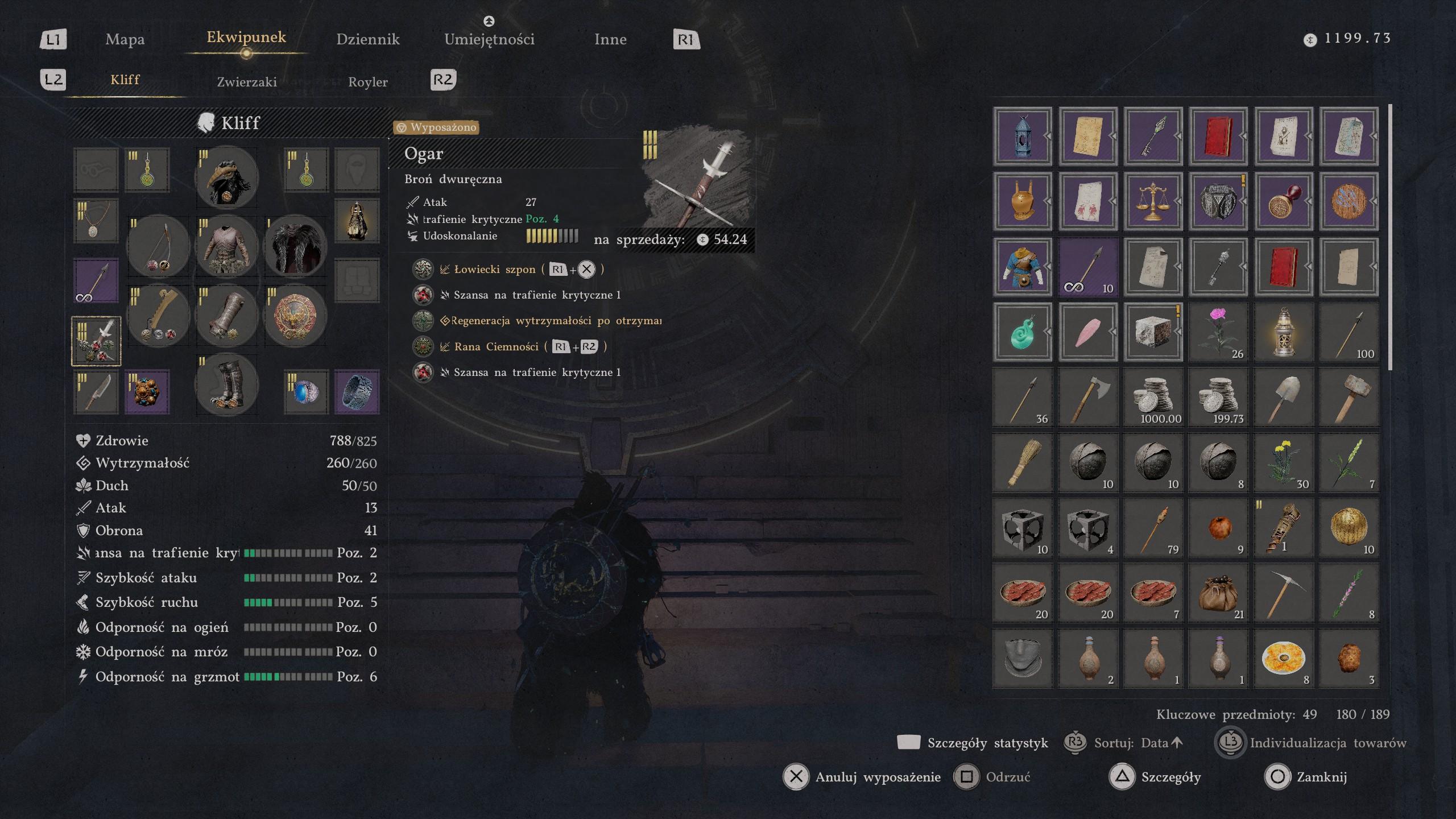1456x819 pixels.
Task: Switch to the Zwierzaki sub-tab
Action: pos(247,82)
